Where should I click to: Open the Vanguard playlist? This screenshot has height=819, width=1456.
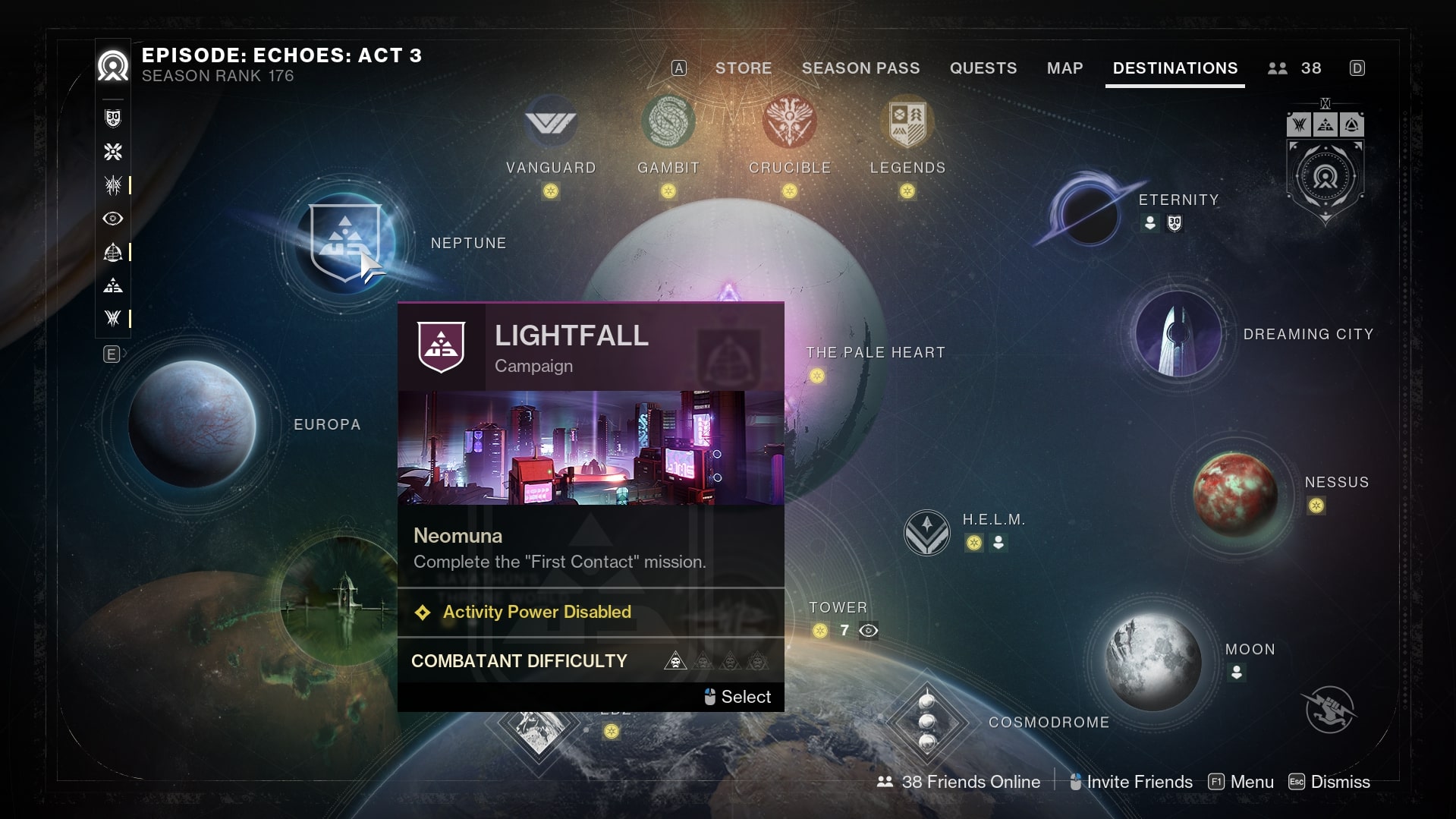coord(551,123)
